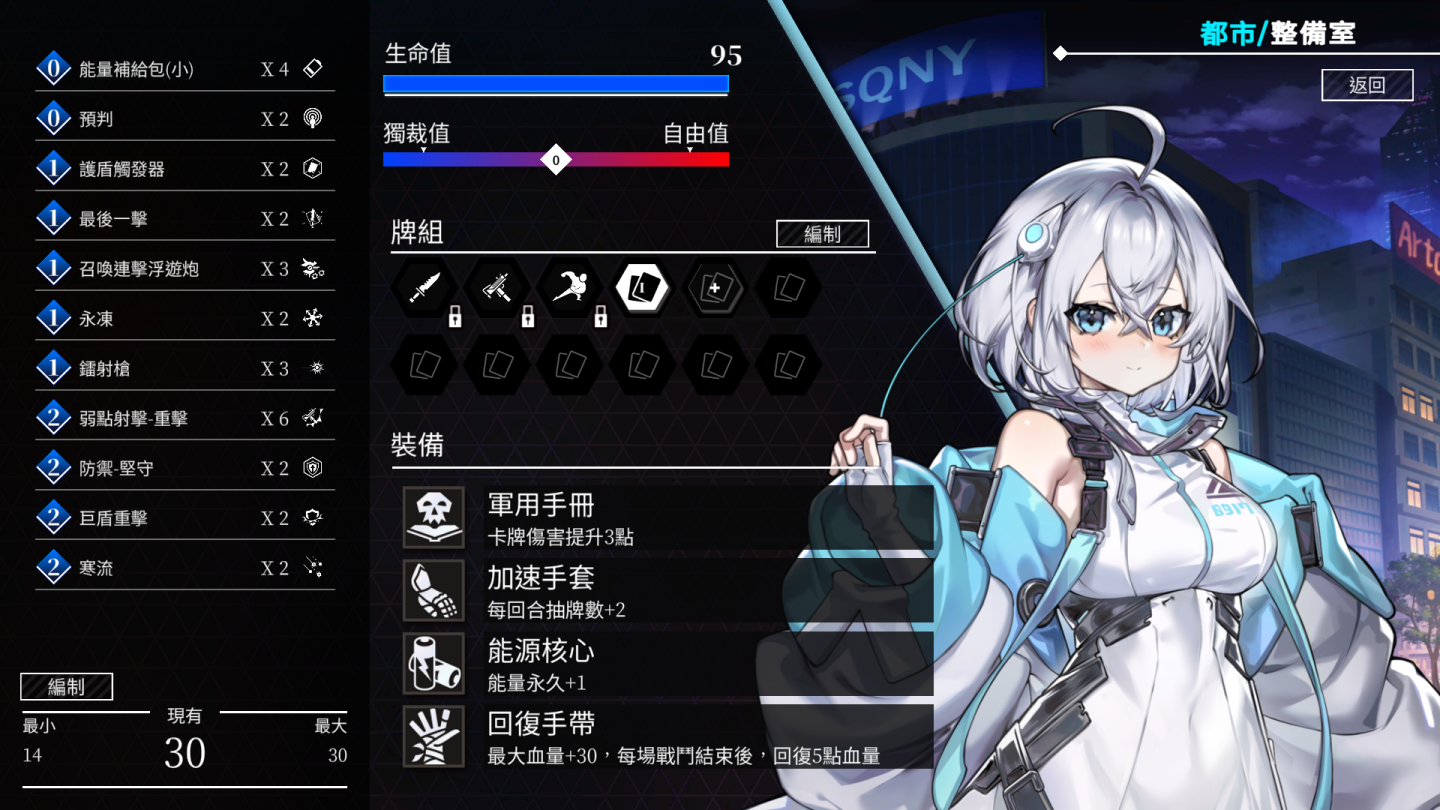
Task: Choose the 加速手套 equipment item
Action: (x=667, y=591)
